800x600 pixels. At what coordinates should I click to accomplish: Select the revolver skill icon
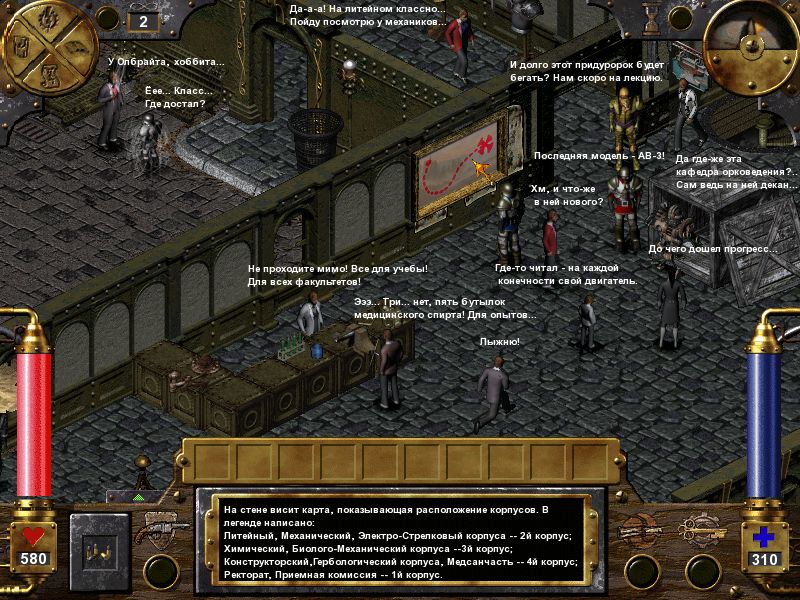pos(160,529)
